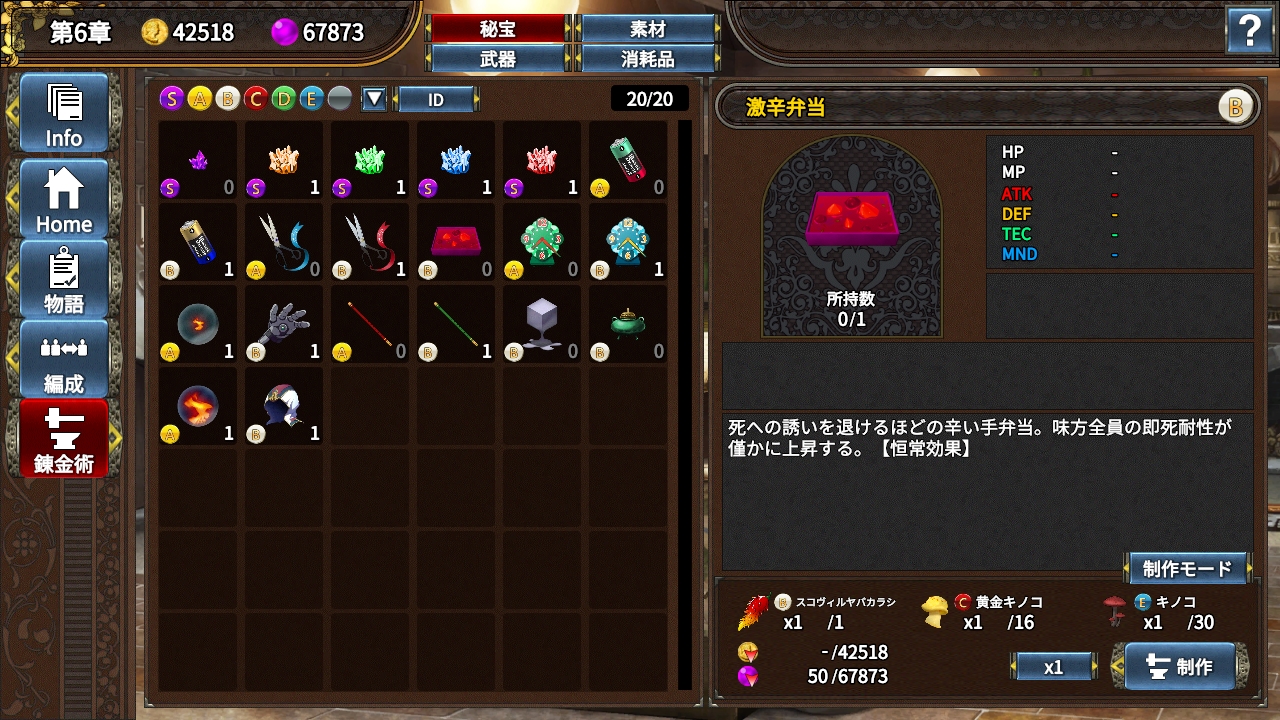Open the 武器 weapons tab

coord(498,59)
